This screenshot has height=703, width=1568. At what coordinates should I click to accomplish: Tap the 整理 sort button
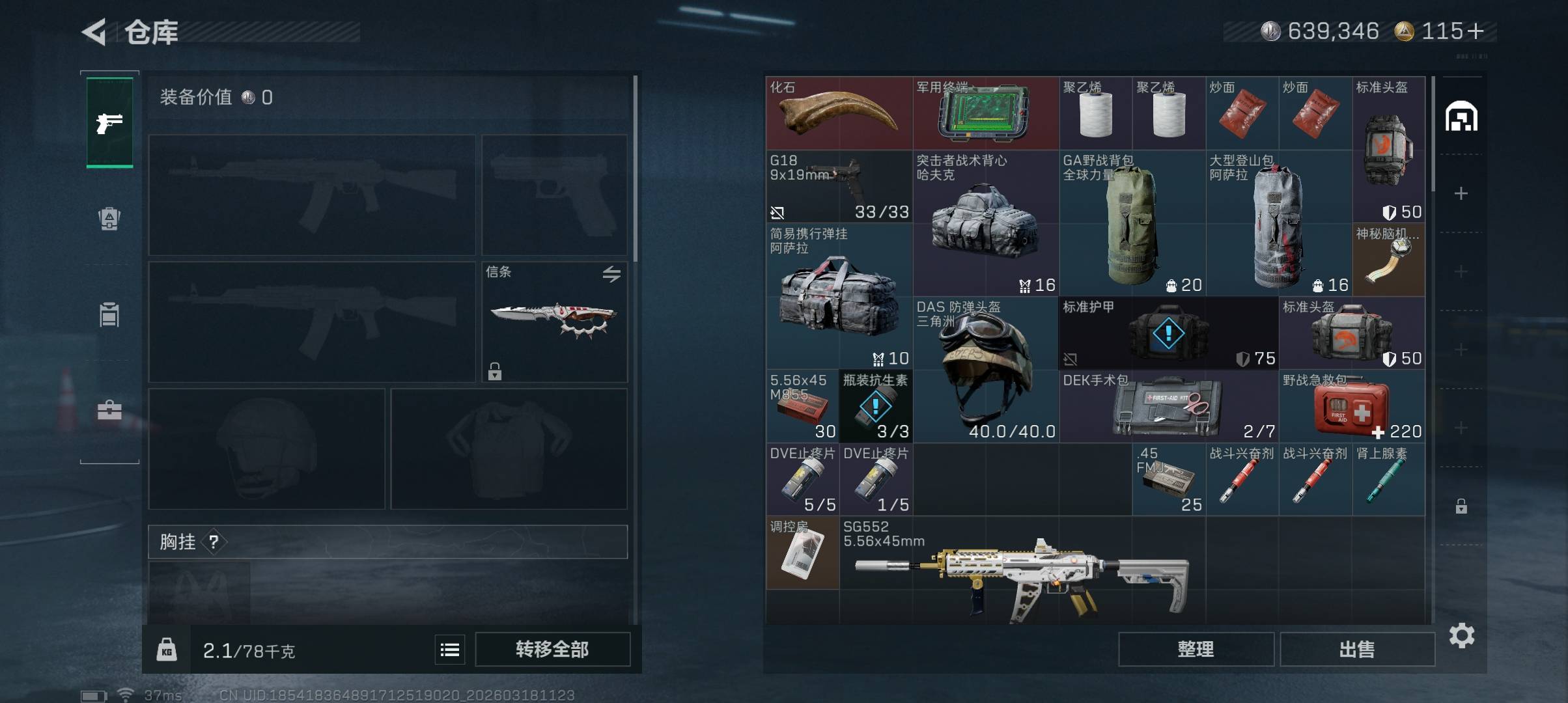(x=1196, y=649)
